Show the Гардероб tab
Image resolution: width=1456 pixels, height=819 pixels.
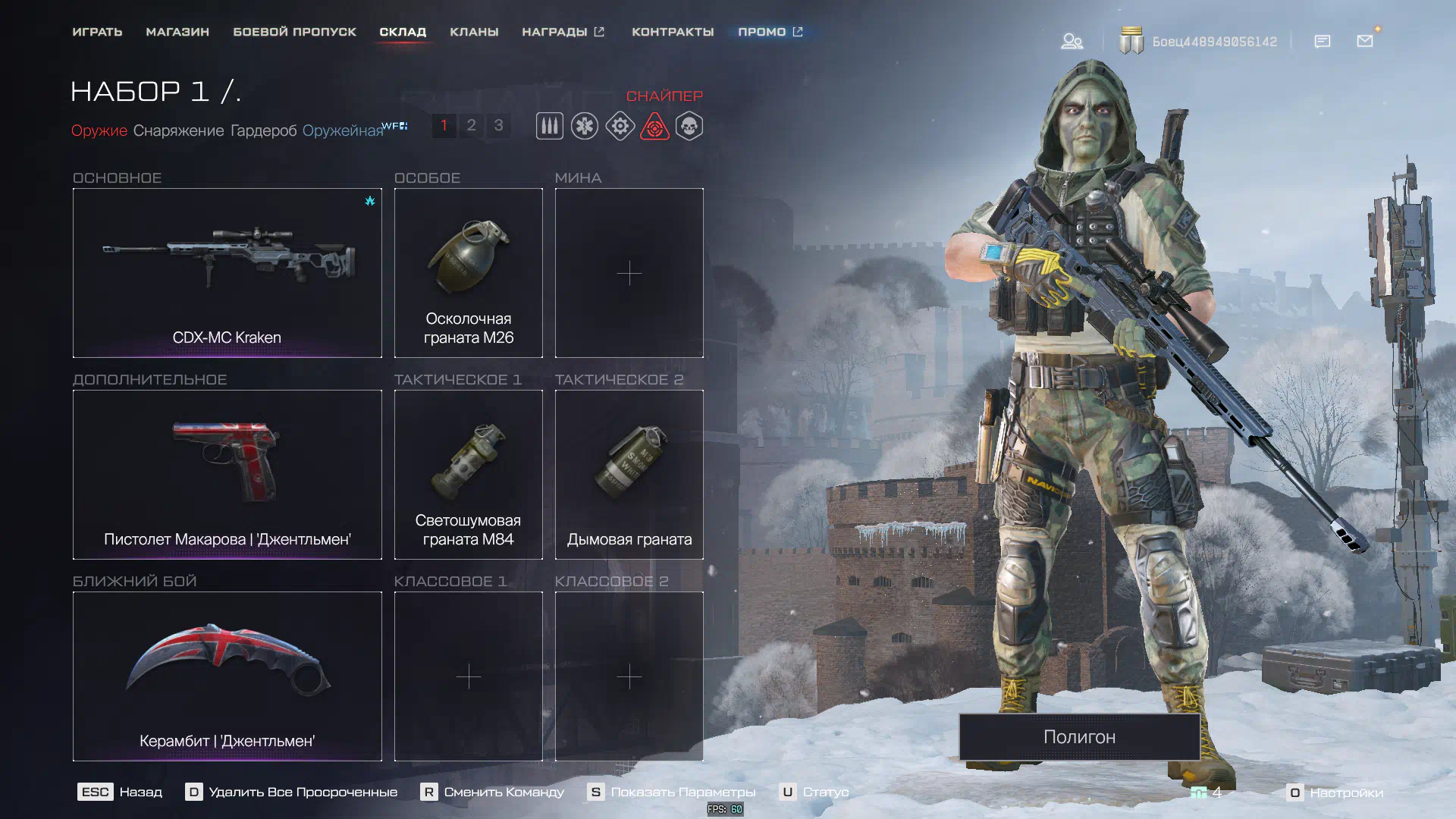point(263,130)
